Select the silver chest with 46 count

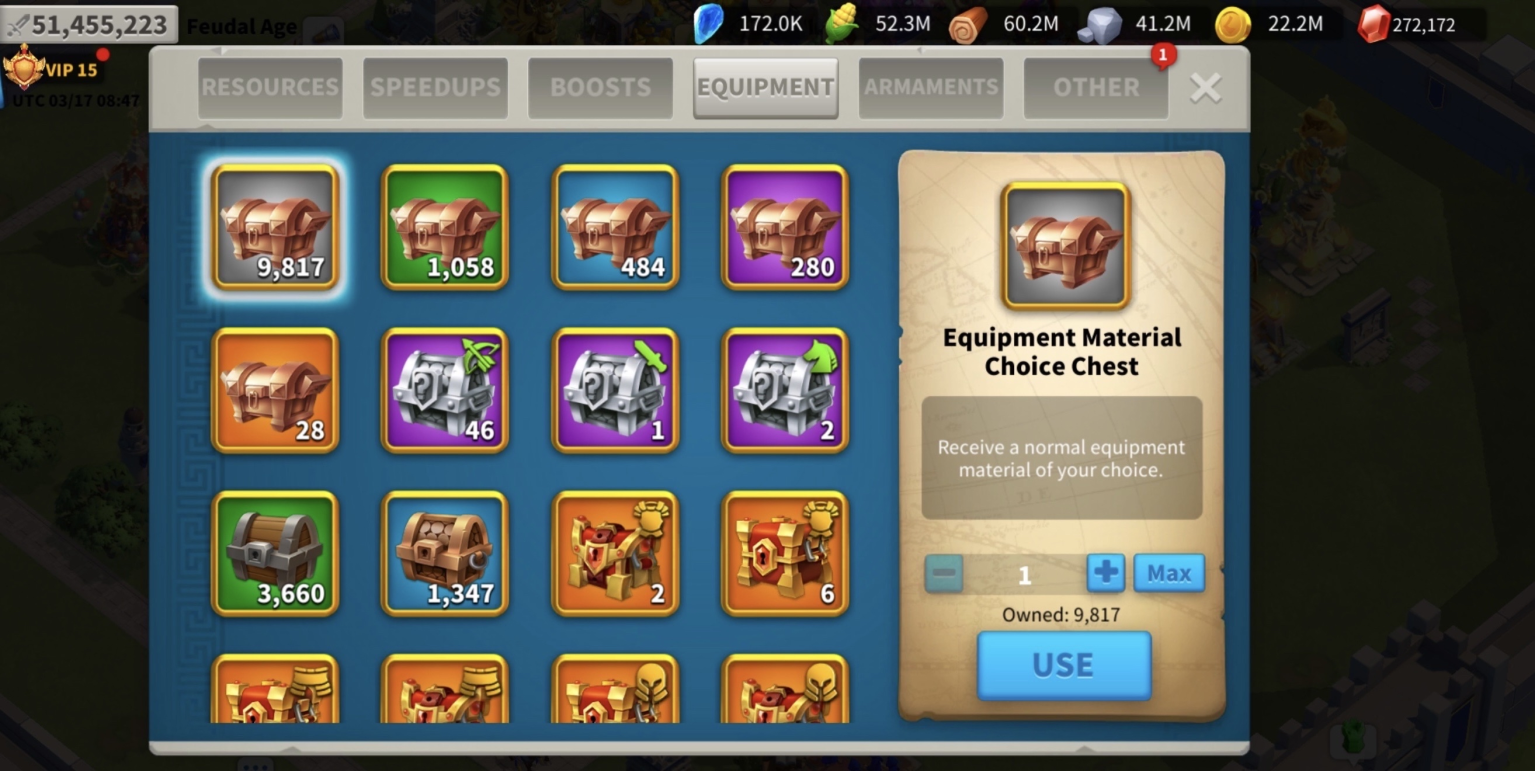(x=445, y=390)
